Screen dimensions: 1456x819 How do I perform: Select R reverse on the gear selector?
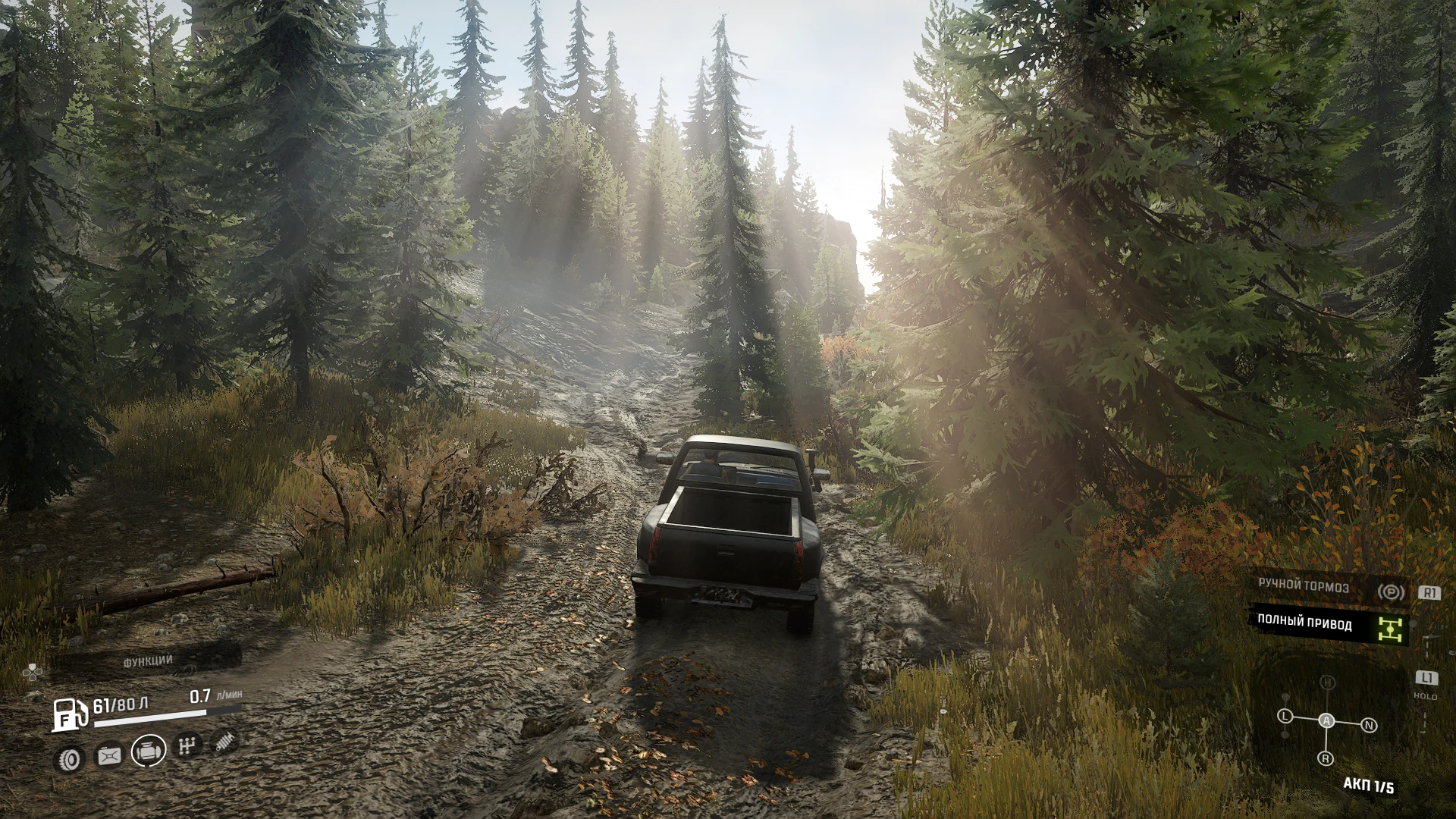1325,758
